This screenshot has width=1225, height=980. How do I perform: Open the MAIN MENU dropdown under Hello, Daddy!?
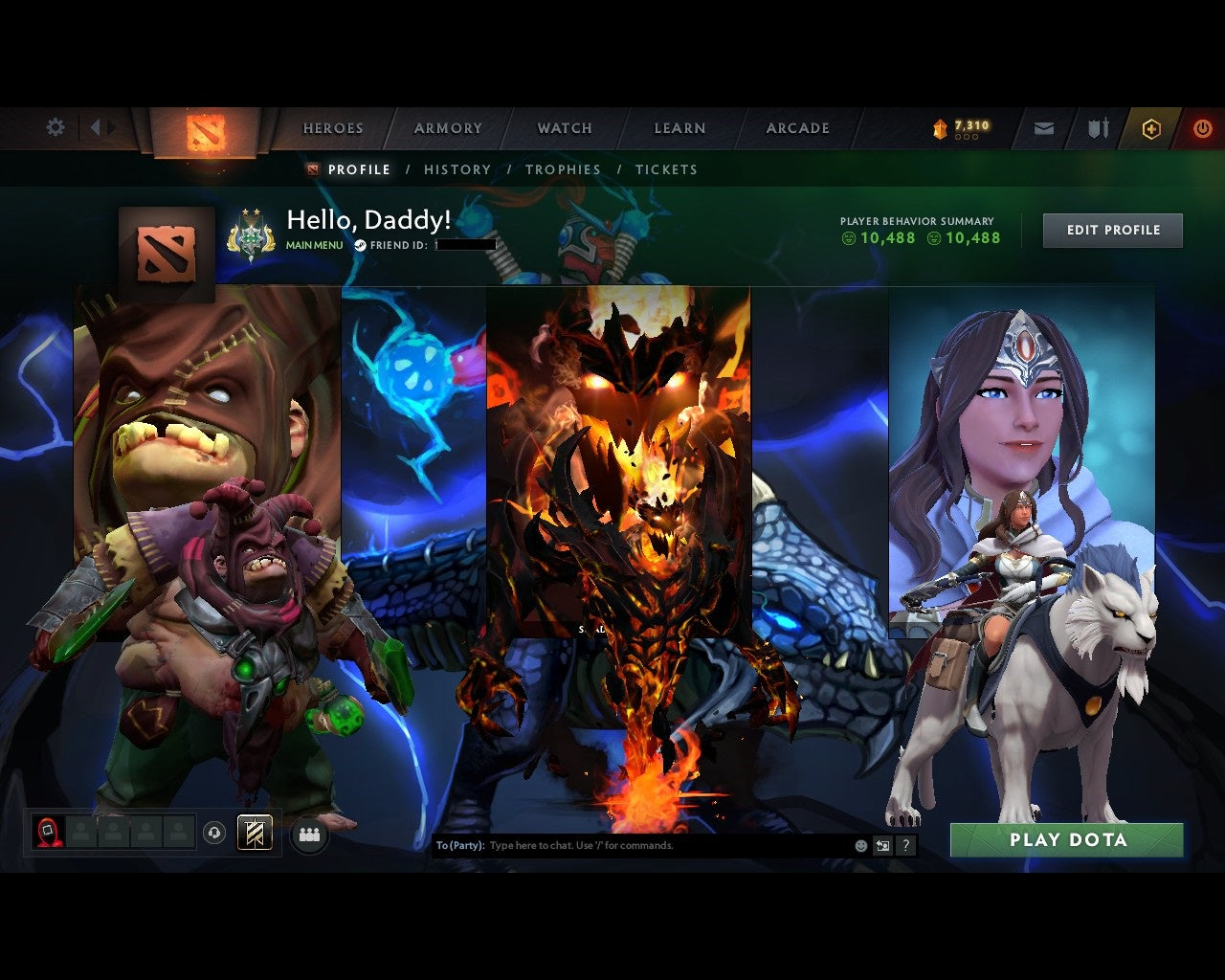coord(313,245)
